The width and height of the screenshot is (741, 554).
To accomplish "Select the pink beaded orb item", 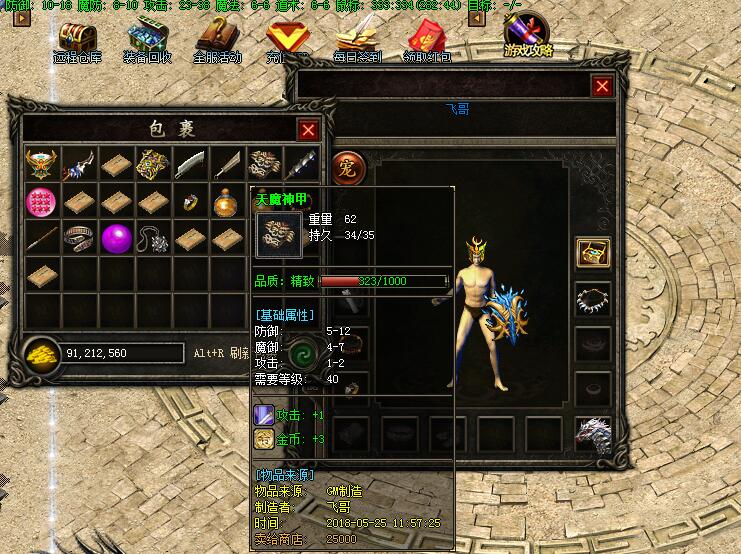I will (42, 201).
